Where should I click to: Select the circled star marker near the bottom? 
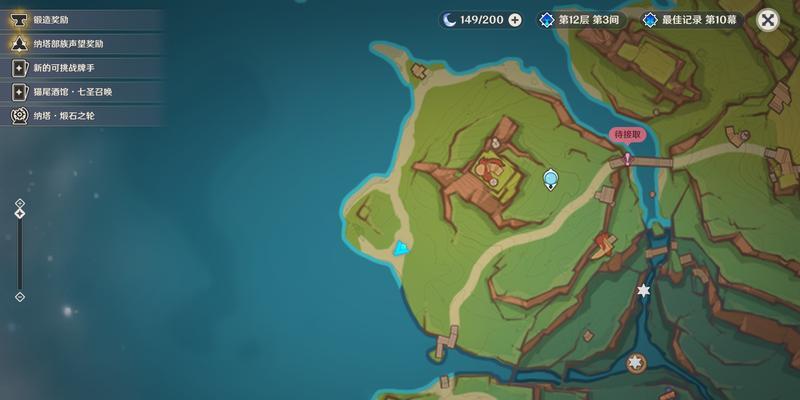(634, 363)
